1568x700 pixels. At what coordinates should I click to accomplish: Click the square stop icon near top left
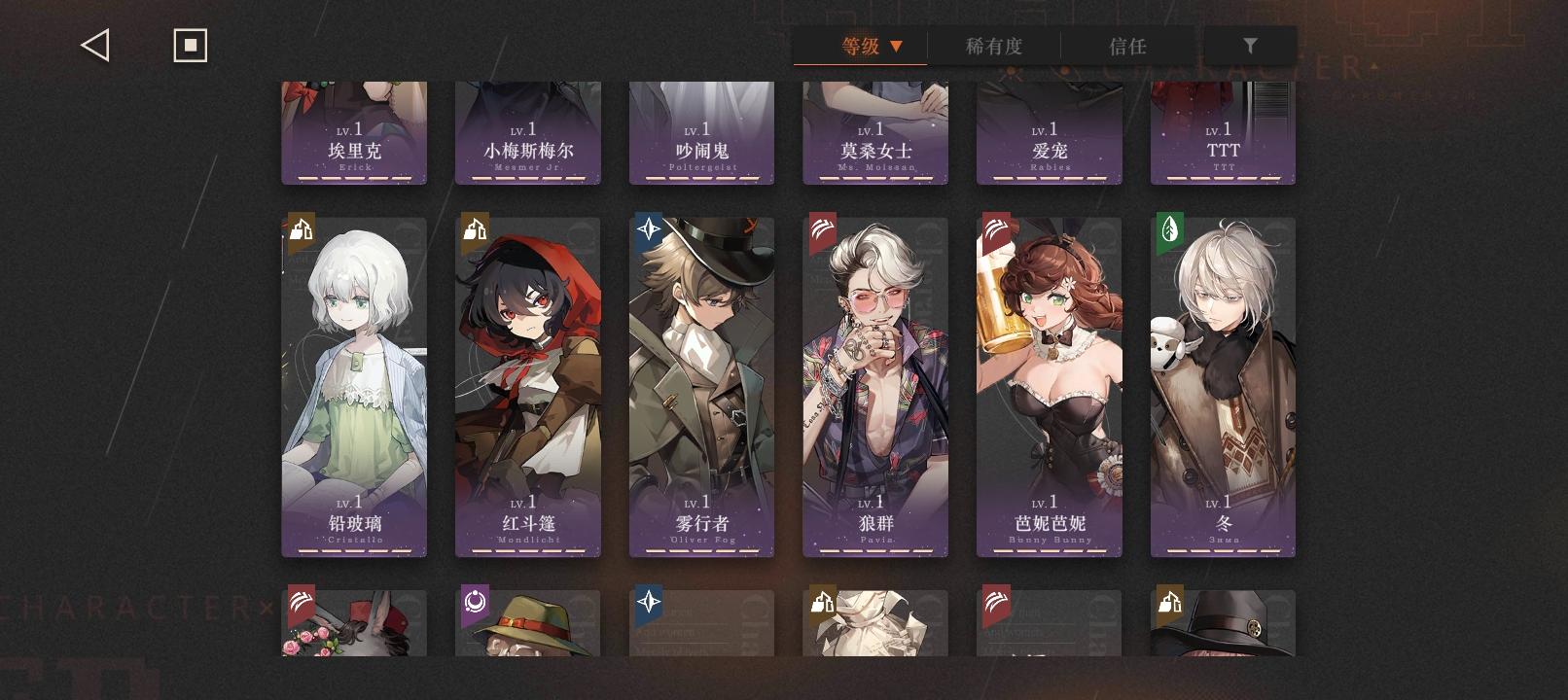coord(191,44)
